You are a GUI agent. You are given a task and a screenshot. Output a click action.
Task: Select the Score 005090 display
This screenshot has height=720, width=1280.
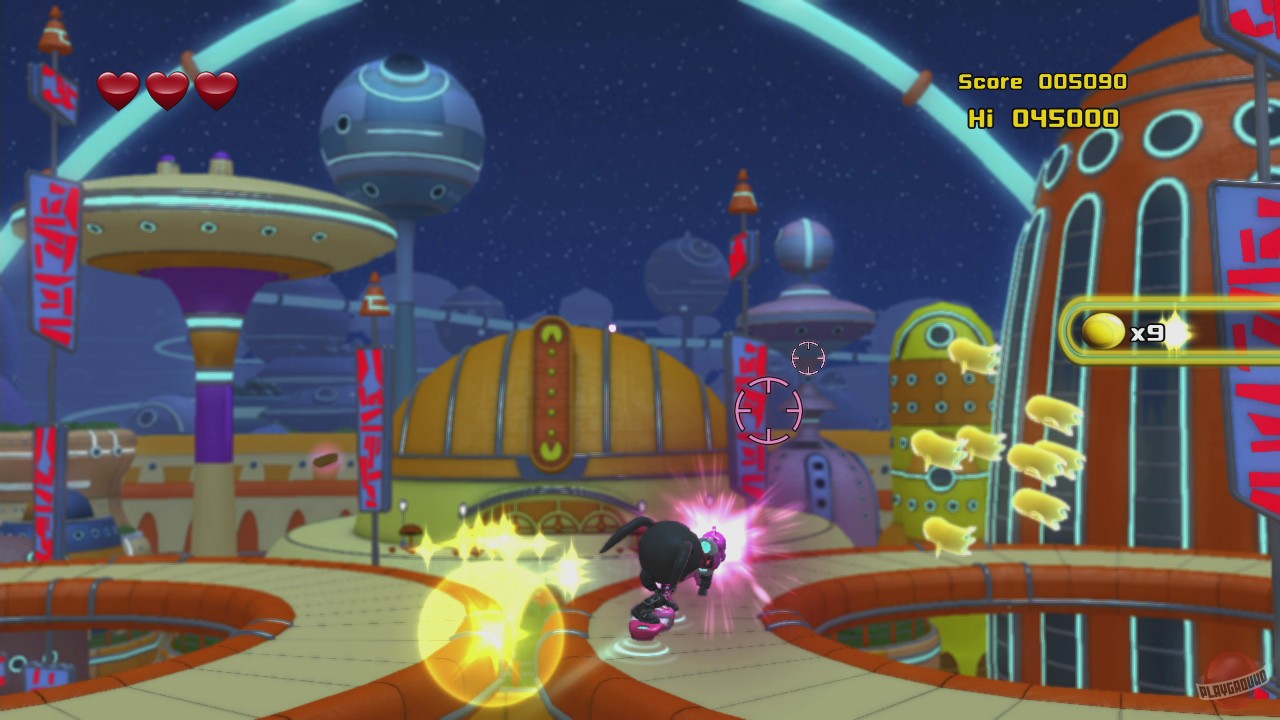1043,81
